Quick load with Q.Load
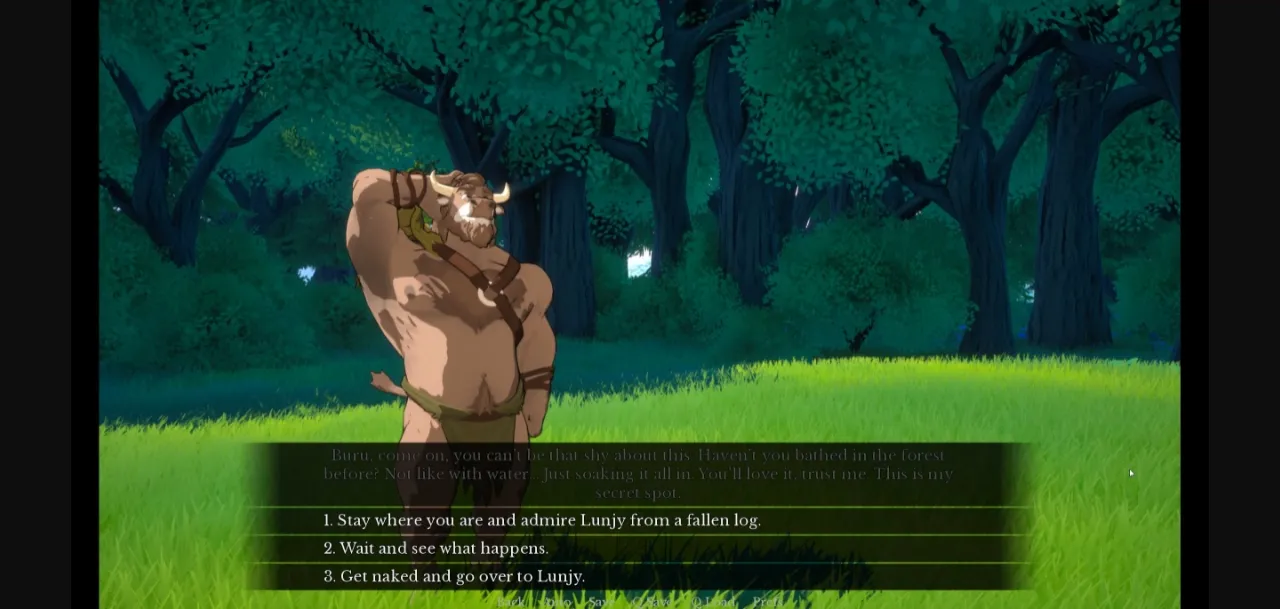This screenshot has width=1280, height=609. coord(713,601)
